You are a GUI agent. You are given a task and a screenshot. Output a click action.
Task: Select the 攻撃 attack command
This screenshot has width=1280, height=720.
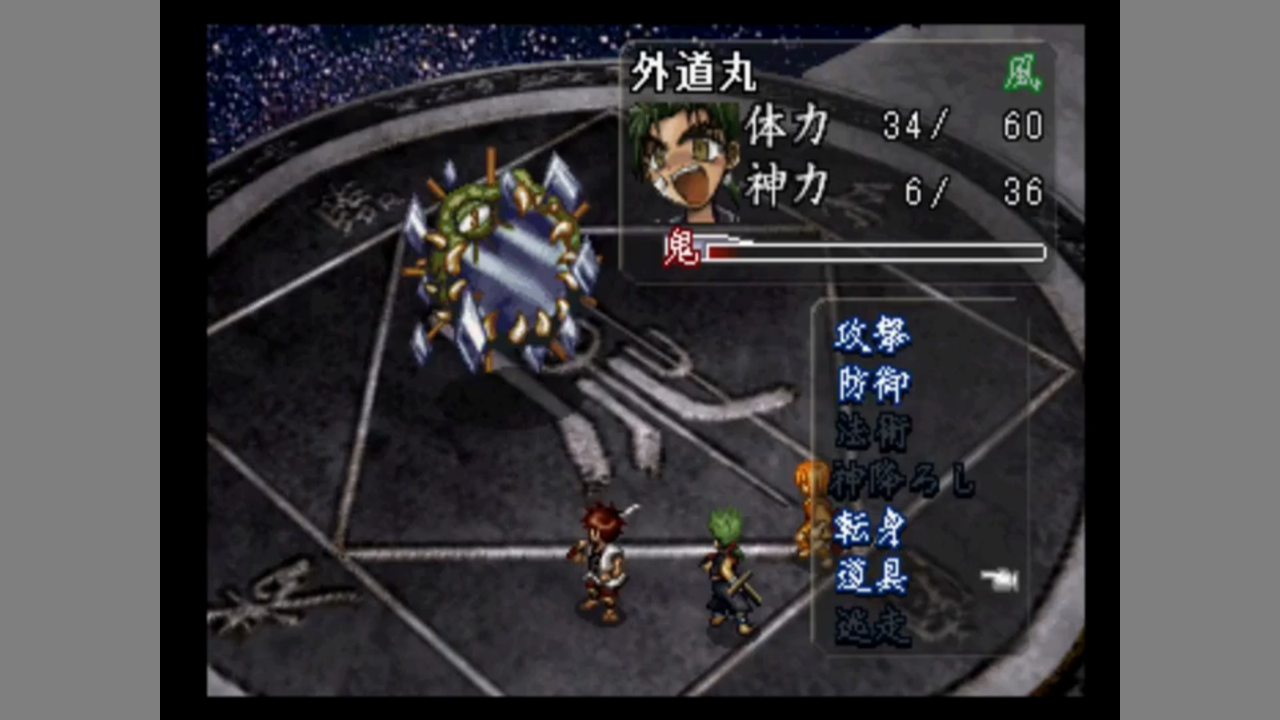872,337
